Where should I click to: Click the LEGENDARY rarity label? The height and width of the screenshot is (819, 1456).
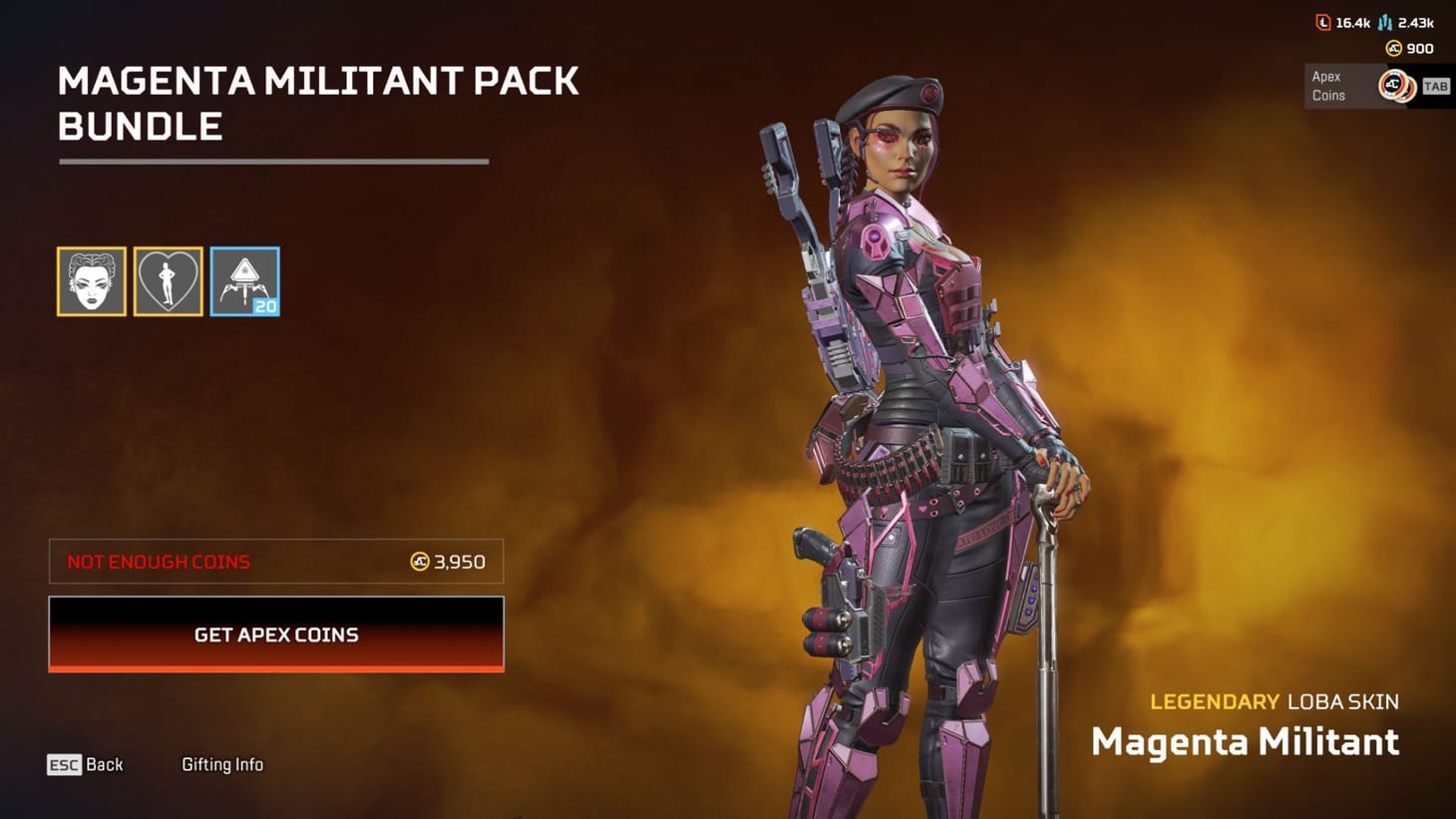click(x=1215, y=701)
